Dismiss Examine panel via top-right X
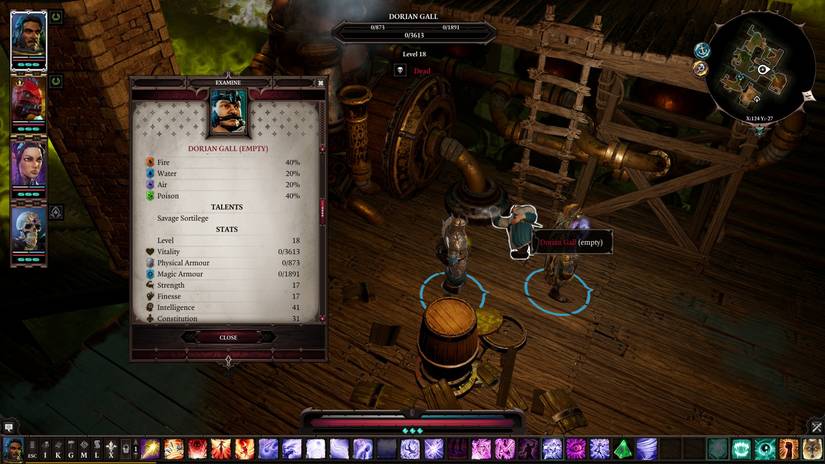The image size is (825, 464). [320, 83]
